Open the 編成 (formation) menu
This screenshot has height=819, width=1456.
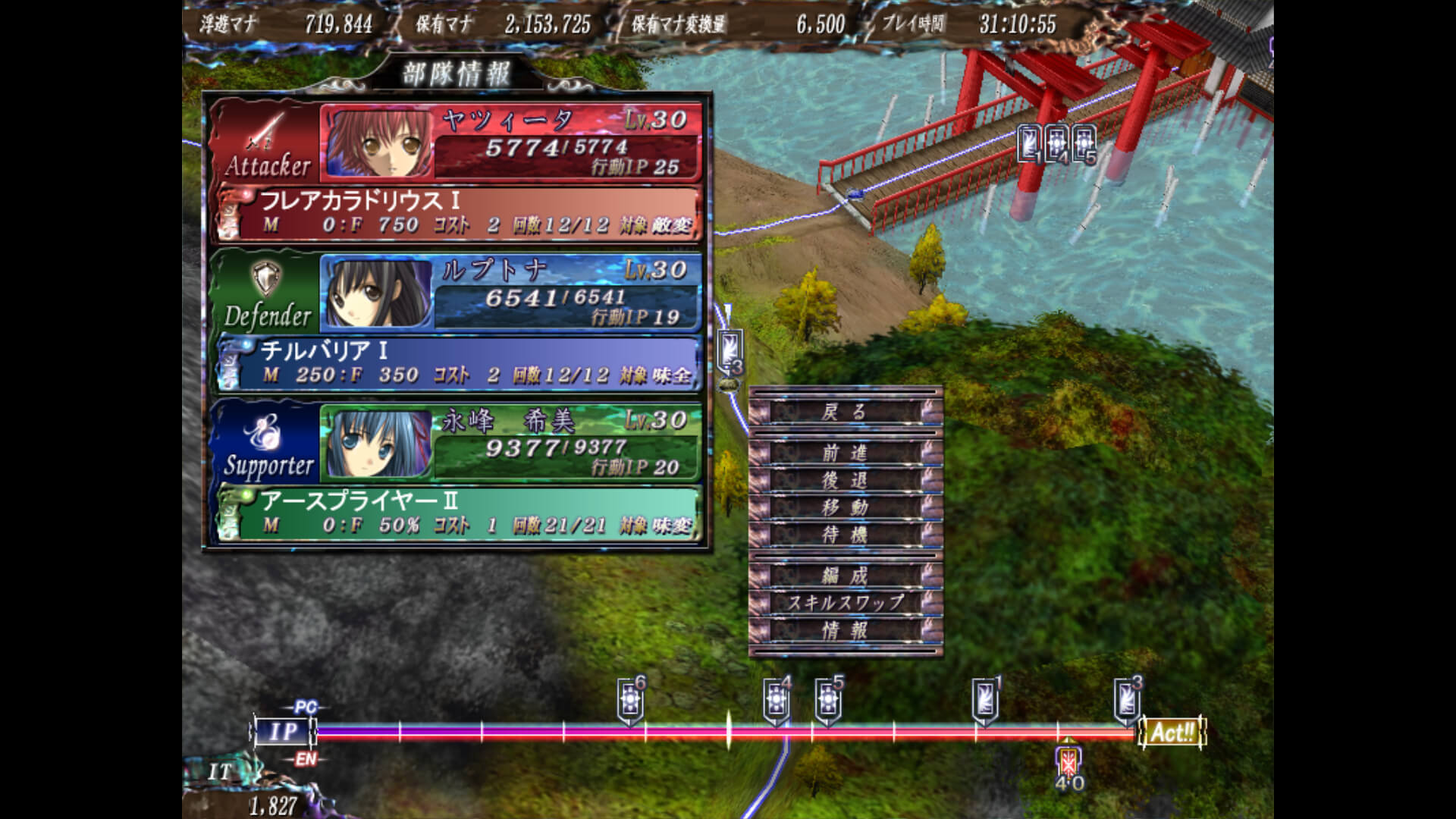[x=845, y=576]
